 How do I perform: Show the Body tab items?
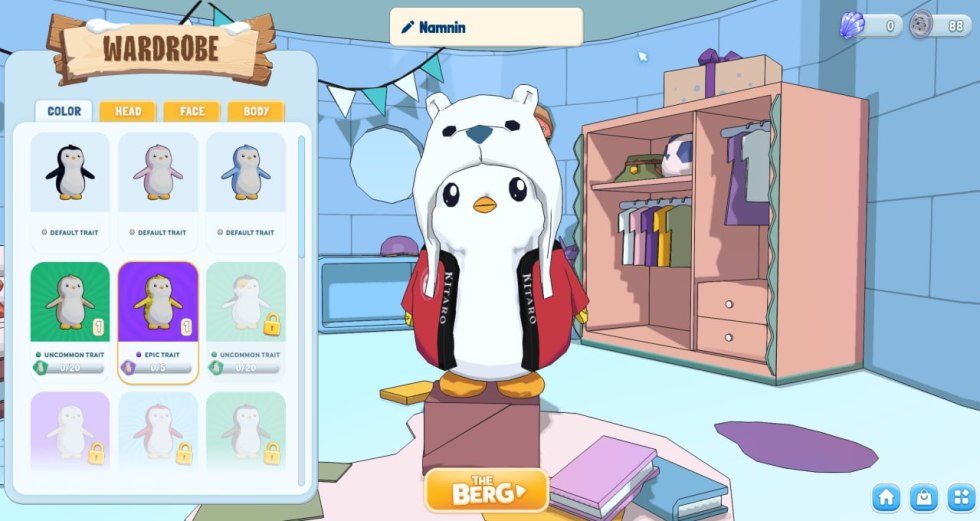[255, 111]
